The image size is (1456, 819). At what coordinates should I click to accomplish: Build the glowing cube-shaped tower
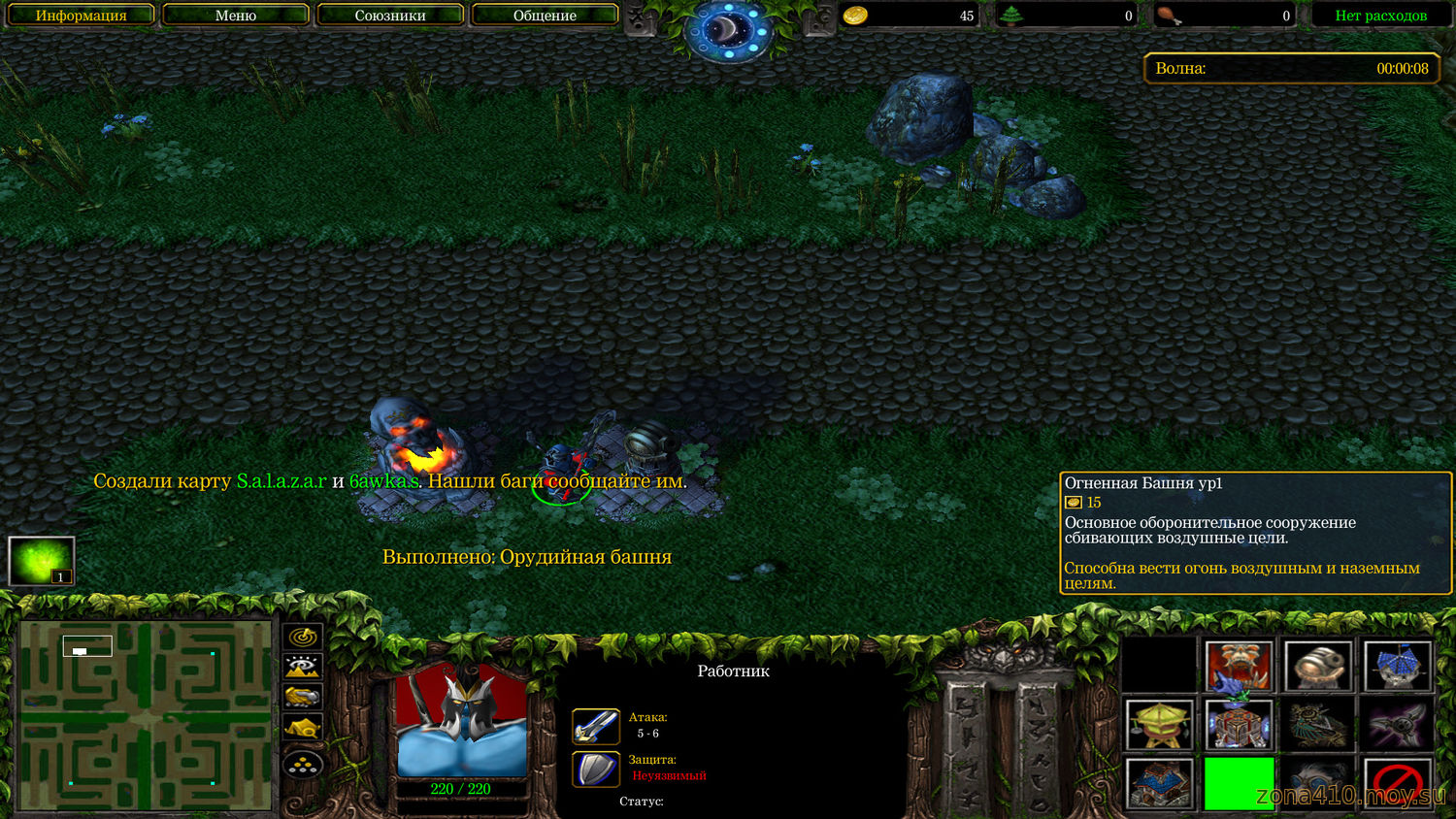[1239, 725]
